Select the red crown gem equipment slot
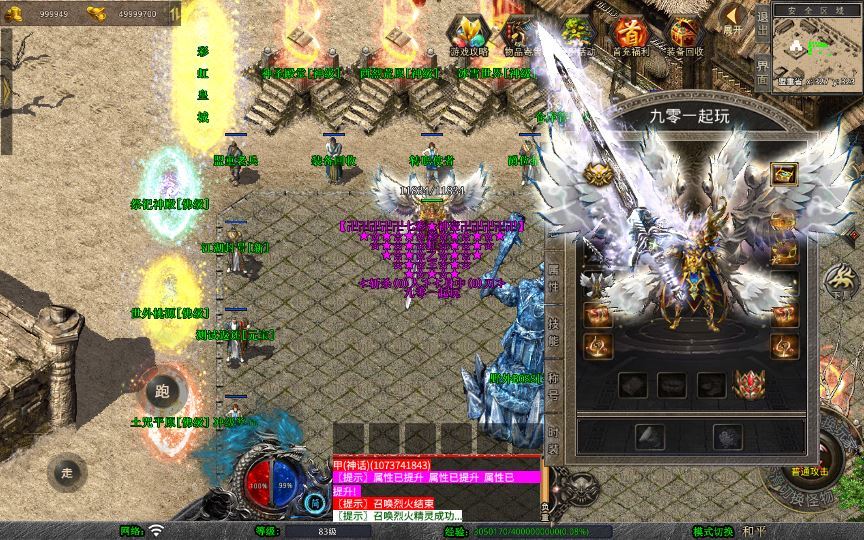Image resolution: width=864 pixels, height=540 pixels. (750, 384)
